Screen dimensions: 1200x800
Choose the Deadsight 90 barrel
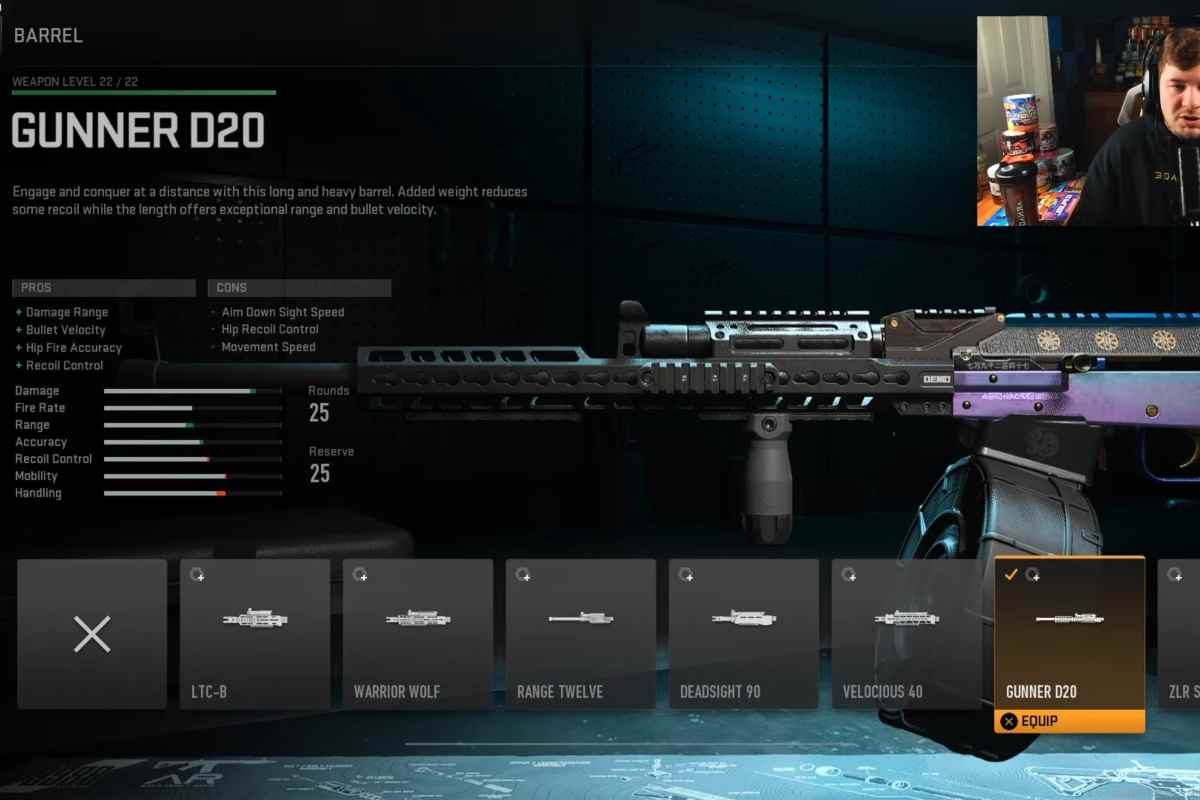[x=744, y=634]
